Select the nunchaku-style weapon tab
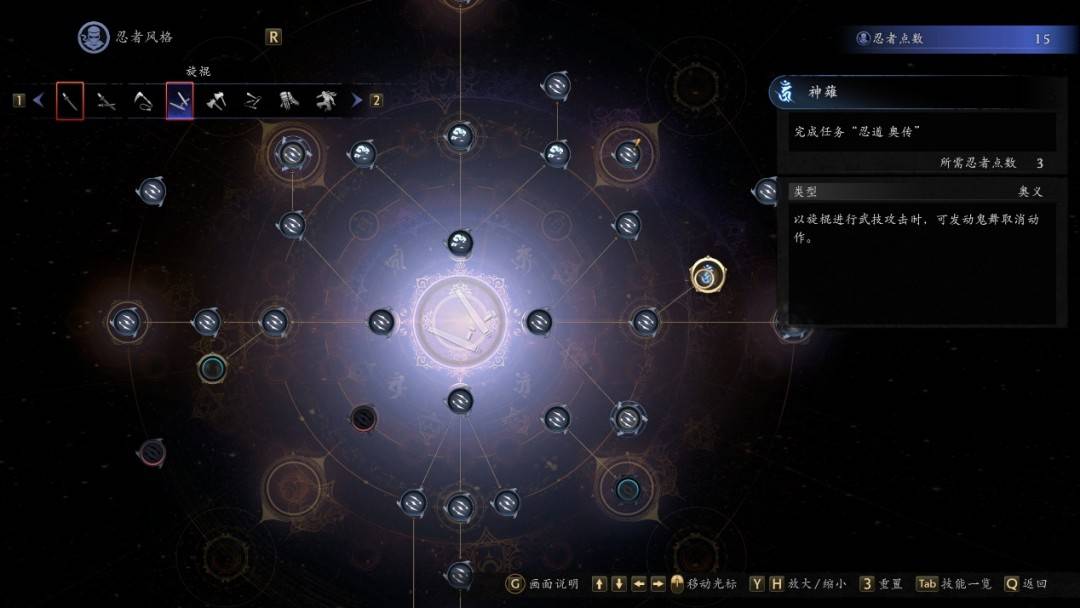The image size is (1080, 608). click(253, 101)
